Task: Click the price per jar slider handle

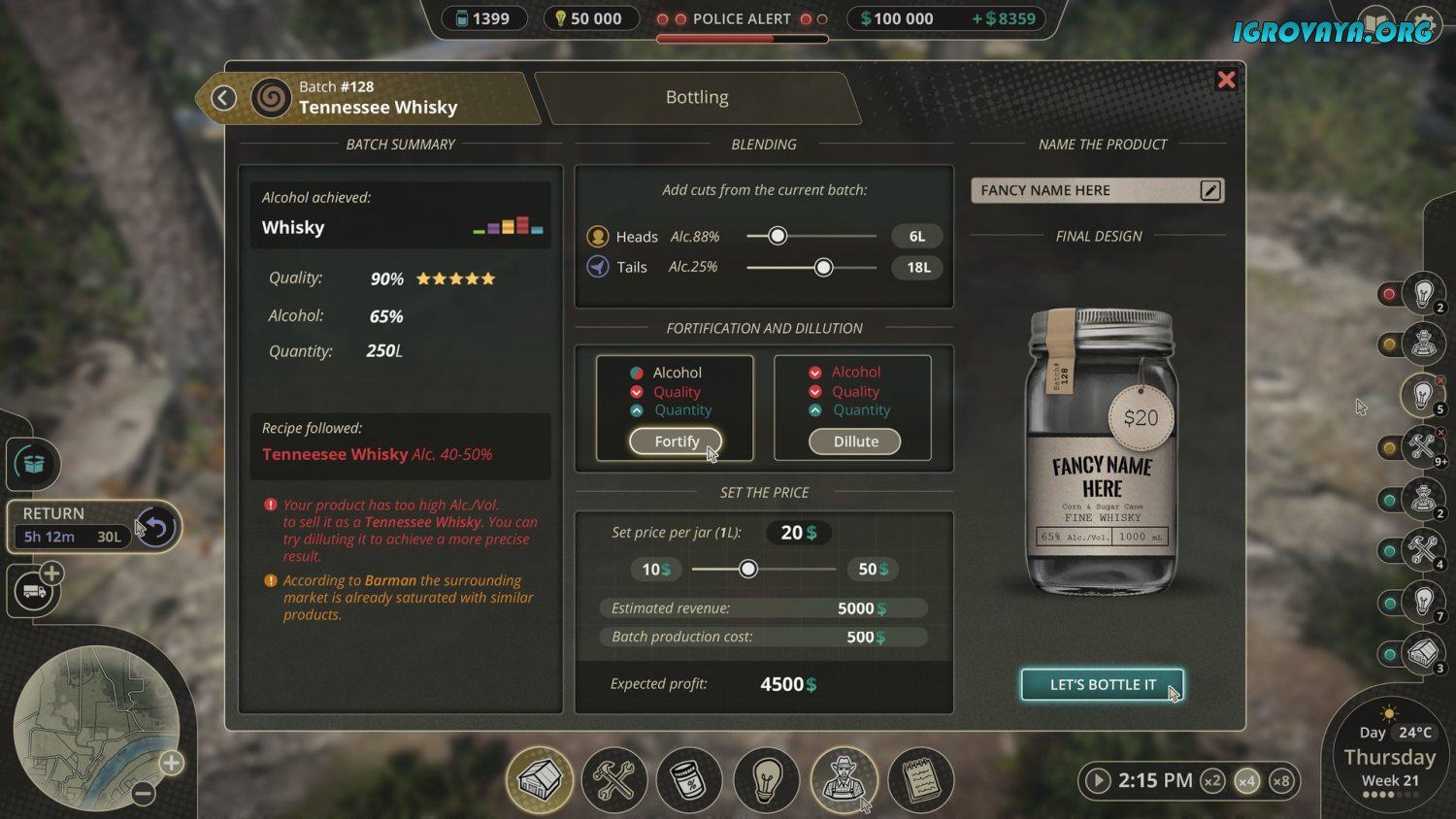Action: pos(747,570)
